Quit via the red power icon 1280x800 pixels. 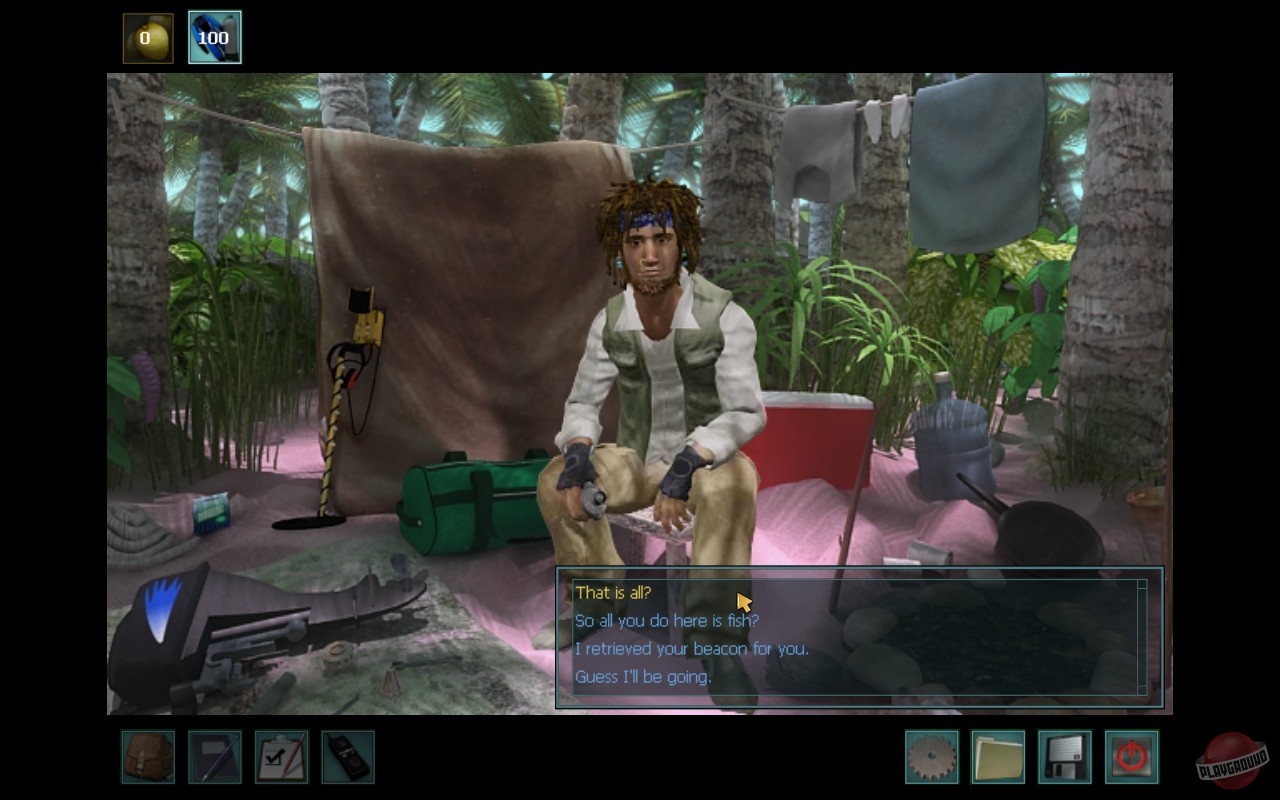coord(1130,757)
